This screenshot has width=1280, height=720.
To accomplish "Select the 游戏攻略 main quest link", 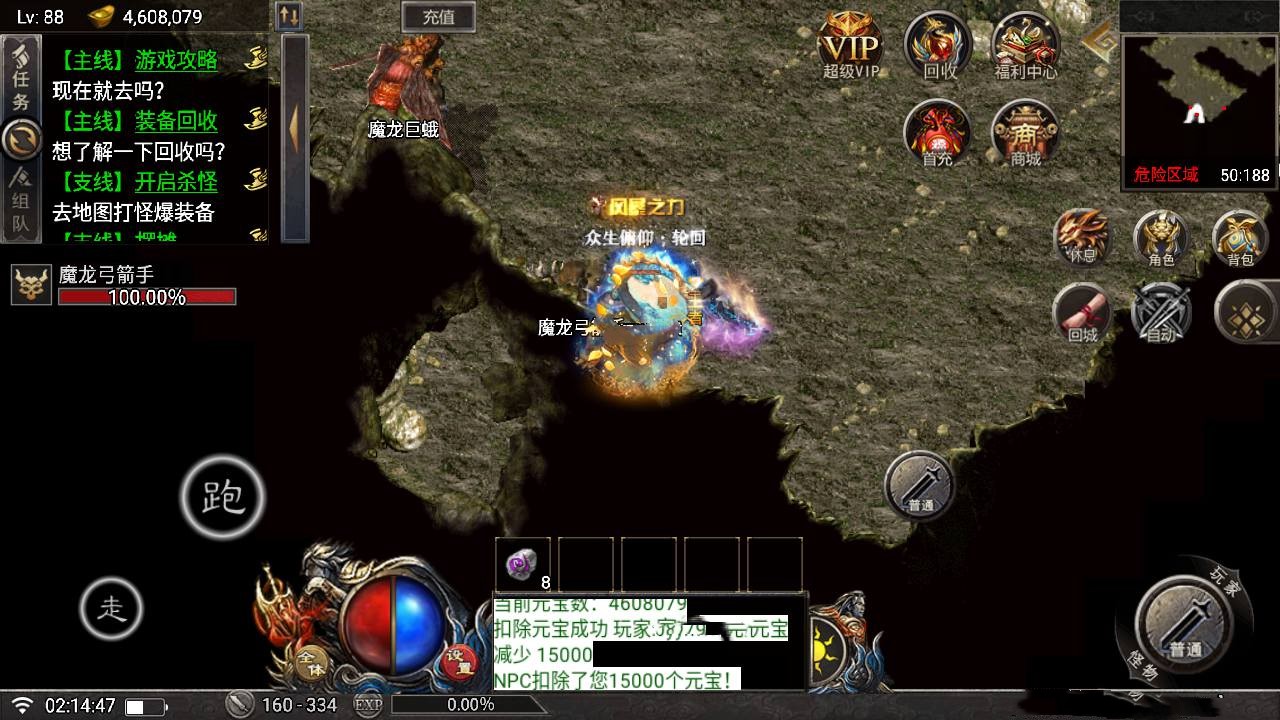I will coord(176,60).
